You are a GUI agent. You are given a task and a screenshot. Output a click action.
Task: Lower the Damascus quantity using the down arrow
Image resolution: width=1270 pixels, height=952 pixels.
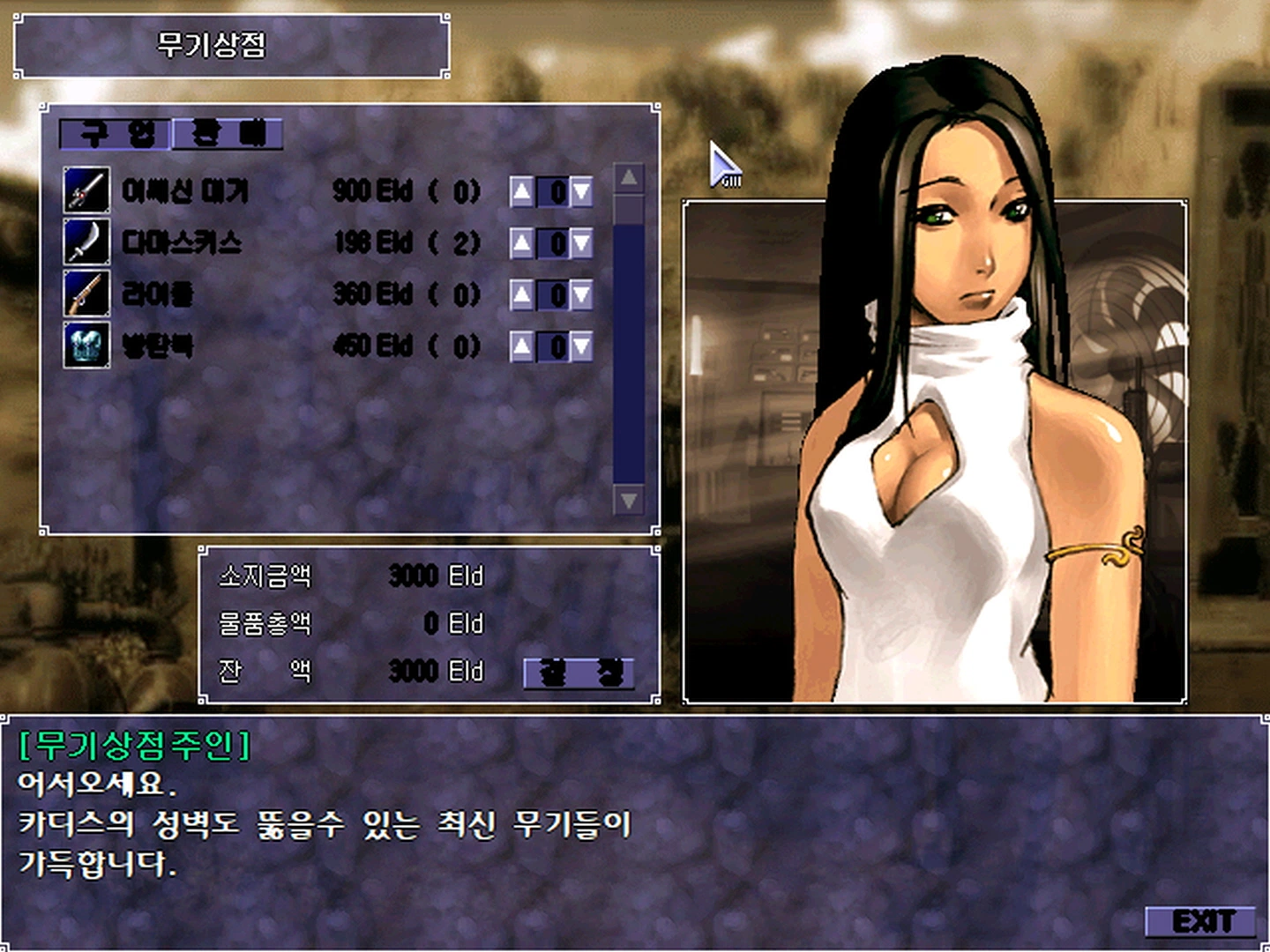[x=583, y=243]
